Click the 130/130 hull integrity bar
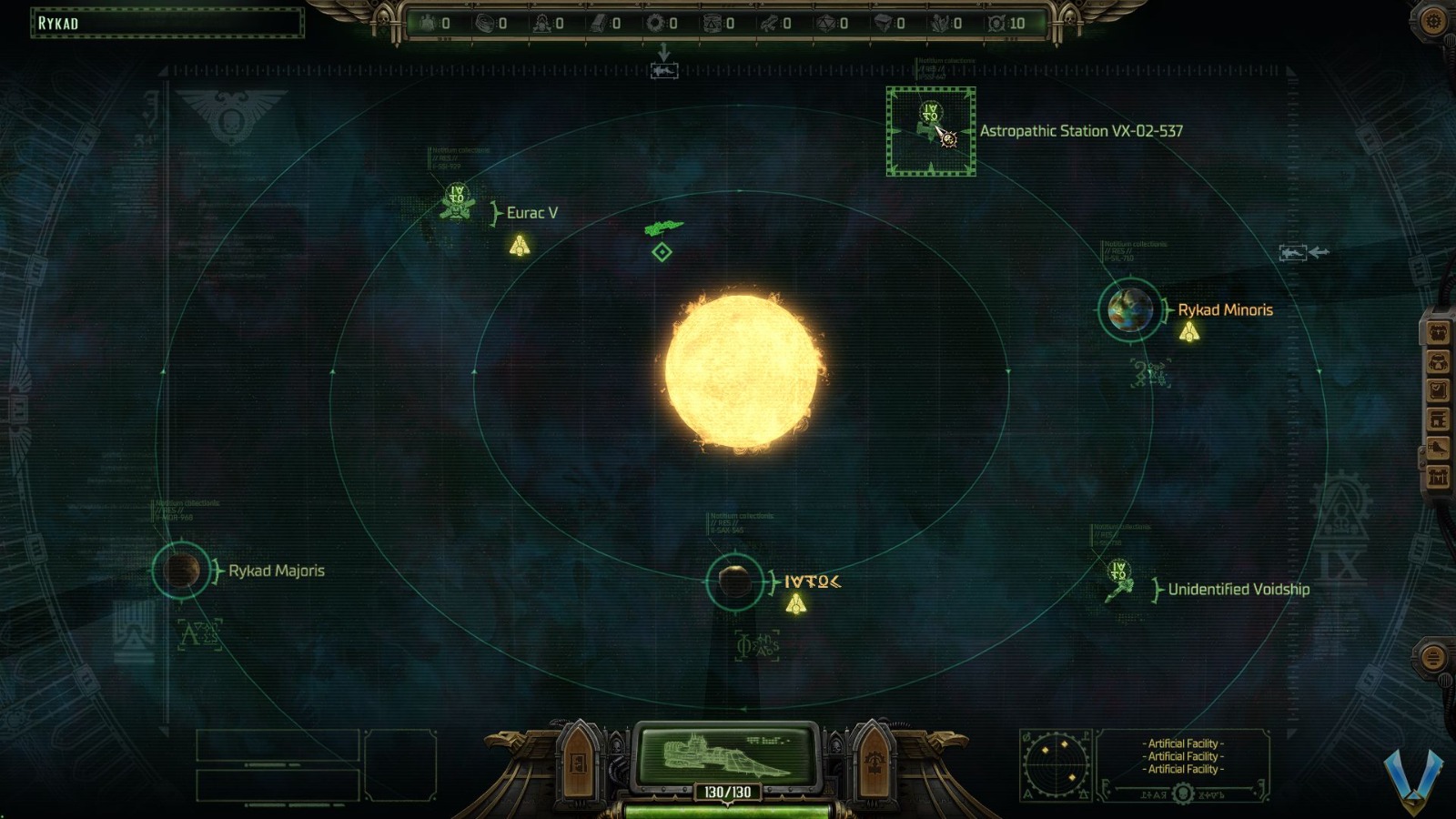This screenshot has width=1456, height=819. 728,791
